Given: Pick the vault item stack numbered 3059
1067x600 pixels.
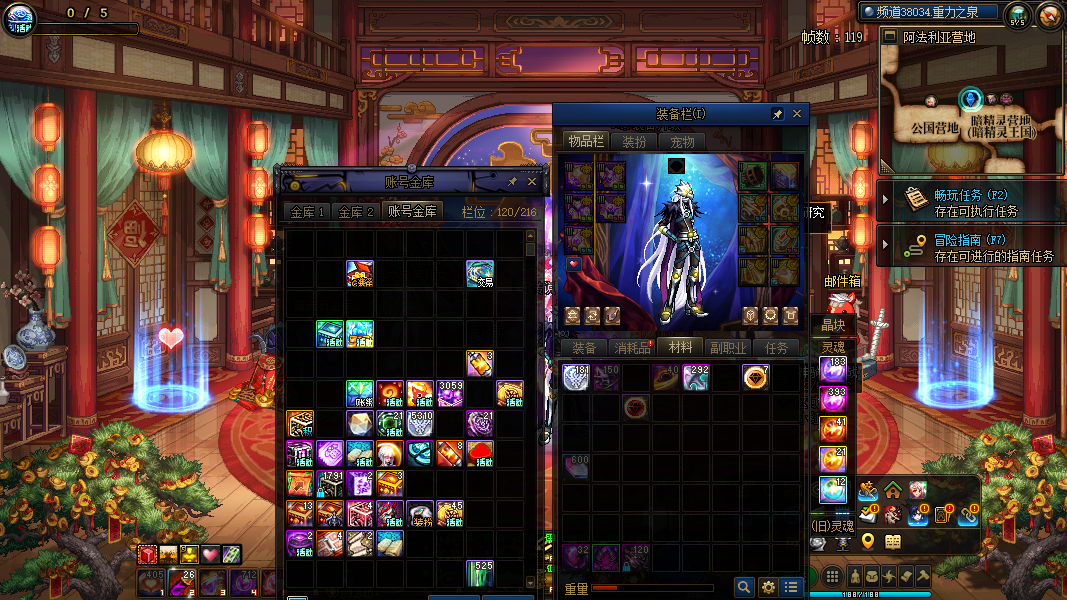Looking at the screenshot, I should click(450, 392).
